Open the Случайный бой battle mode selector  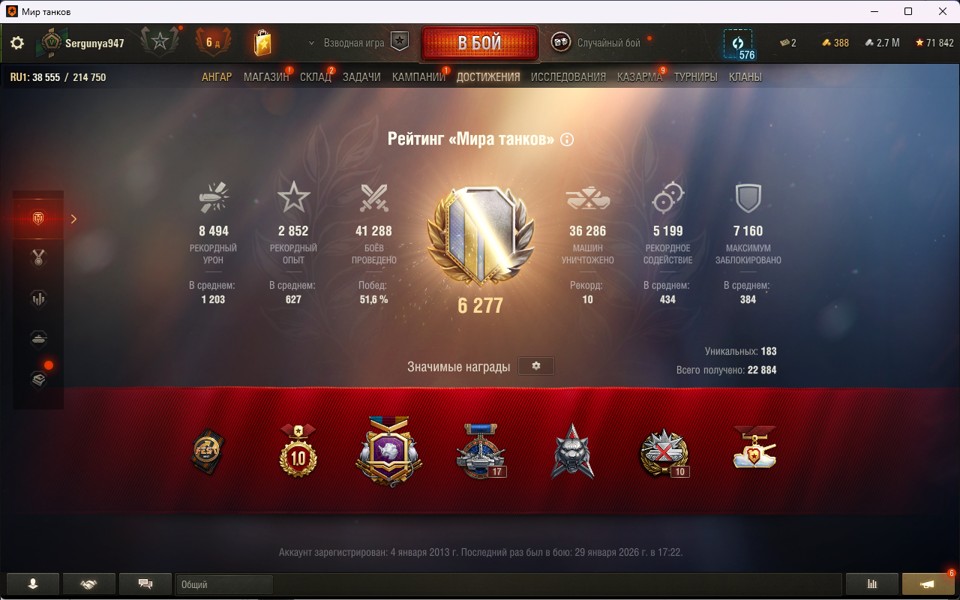pos(597,43)
